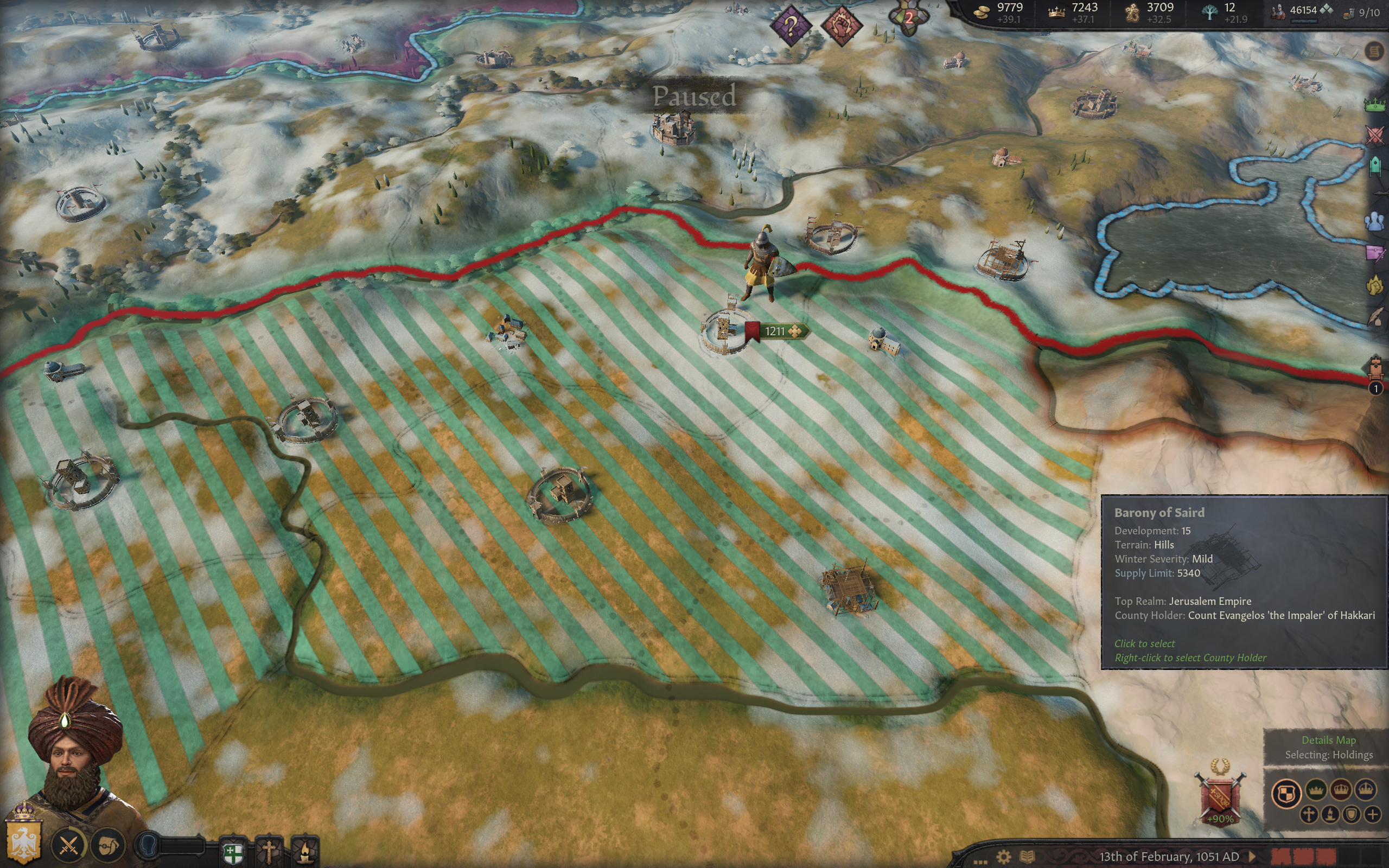Open the quill and inkwell Decisions tab

pos(1375,317)
